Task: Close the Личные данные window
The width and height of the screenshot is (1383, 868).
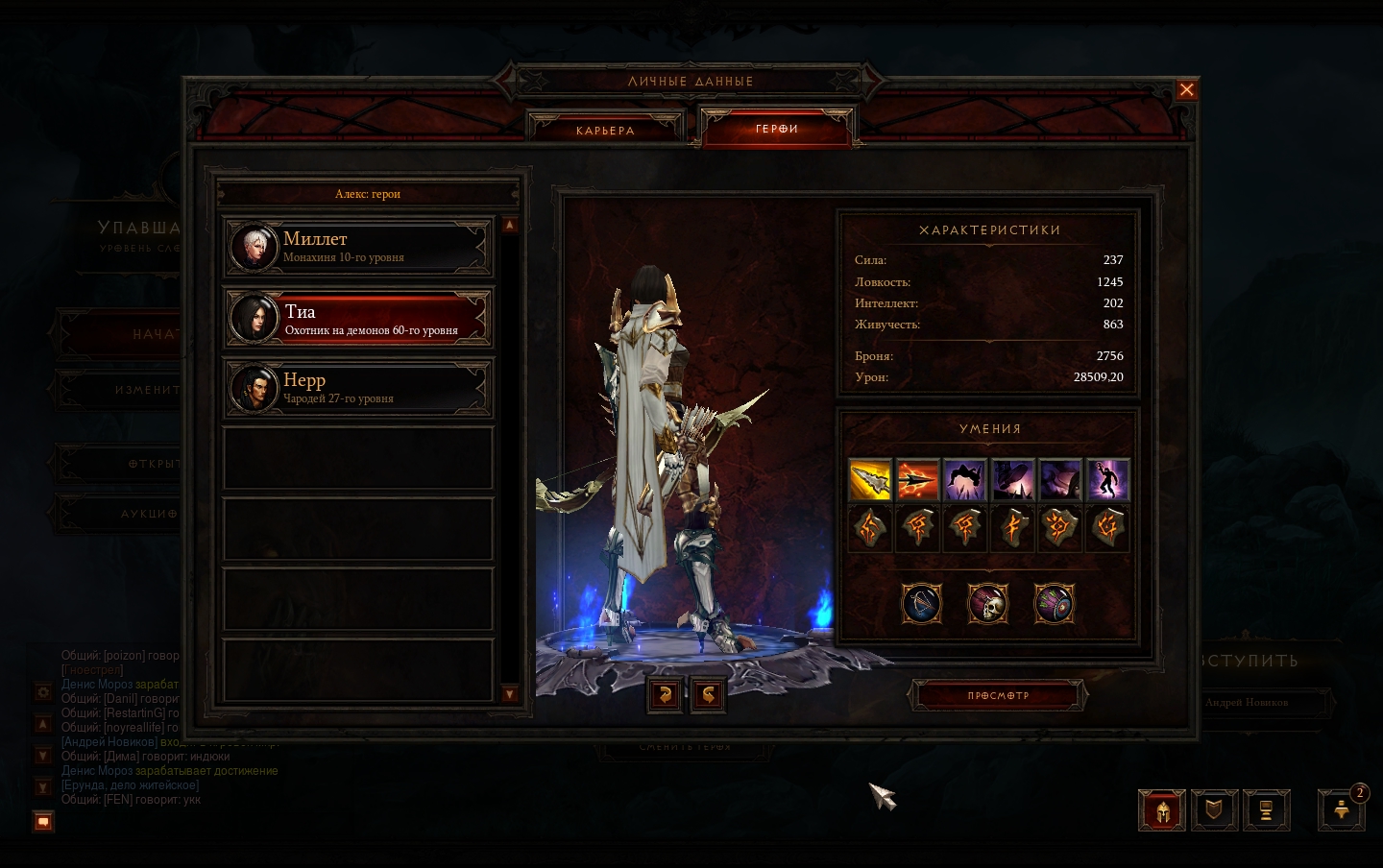Action: pos(1186,90)
